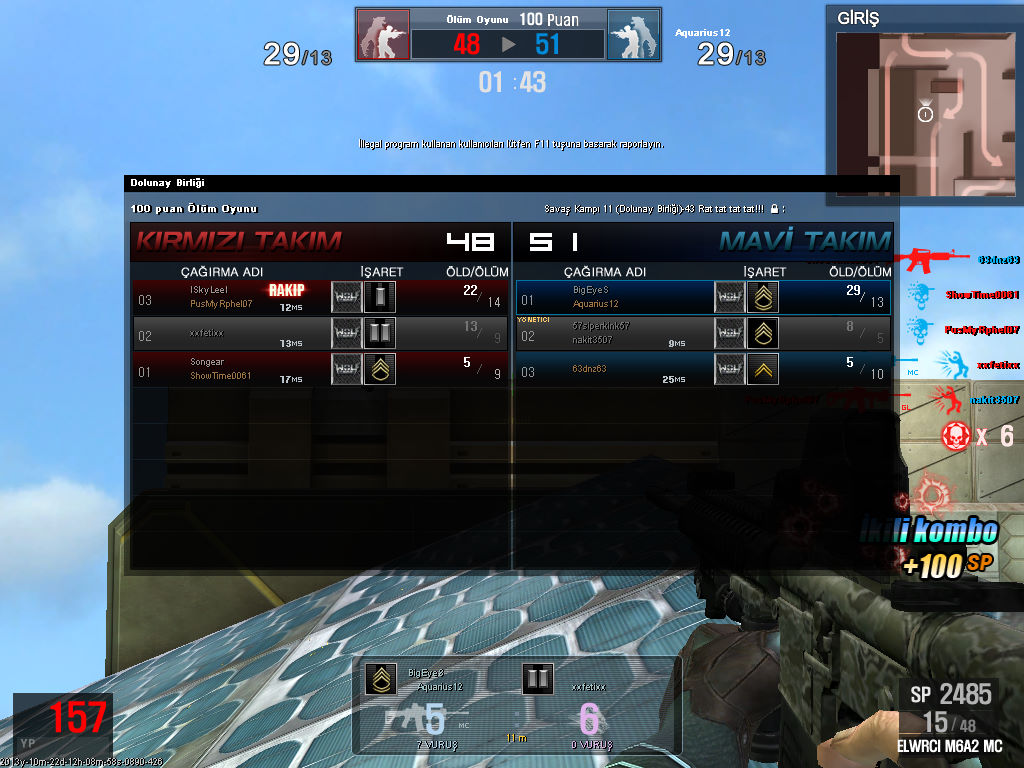The width and height of the screenshot is (1024, 768).
Task: Select the xxfetixx scoreboard row
Action: pyautogui.click(x=320, y=333)
